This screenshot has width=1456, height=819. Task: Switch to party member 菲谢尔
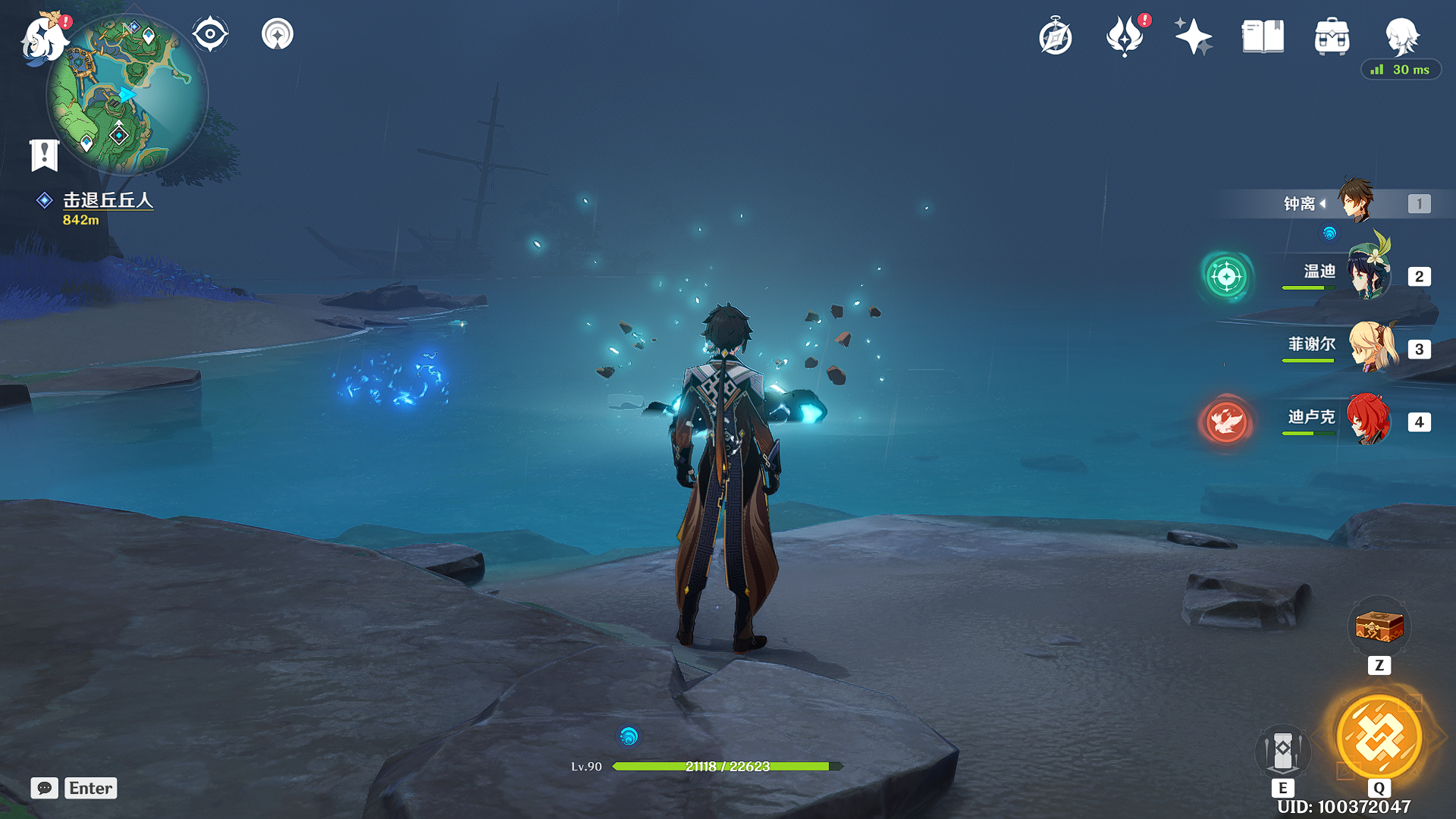click(x=1370, y=347)
